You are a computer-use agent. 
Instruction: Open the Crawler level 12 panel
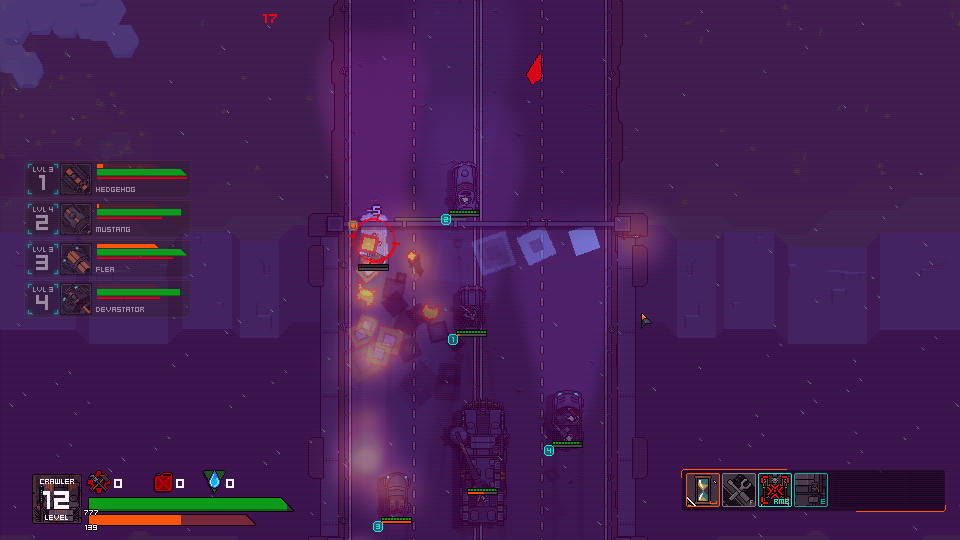coord(57,498)
